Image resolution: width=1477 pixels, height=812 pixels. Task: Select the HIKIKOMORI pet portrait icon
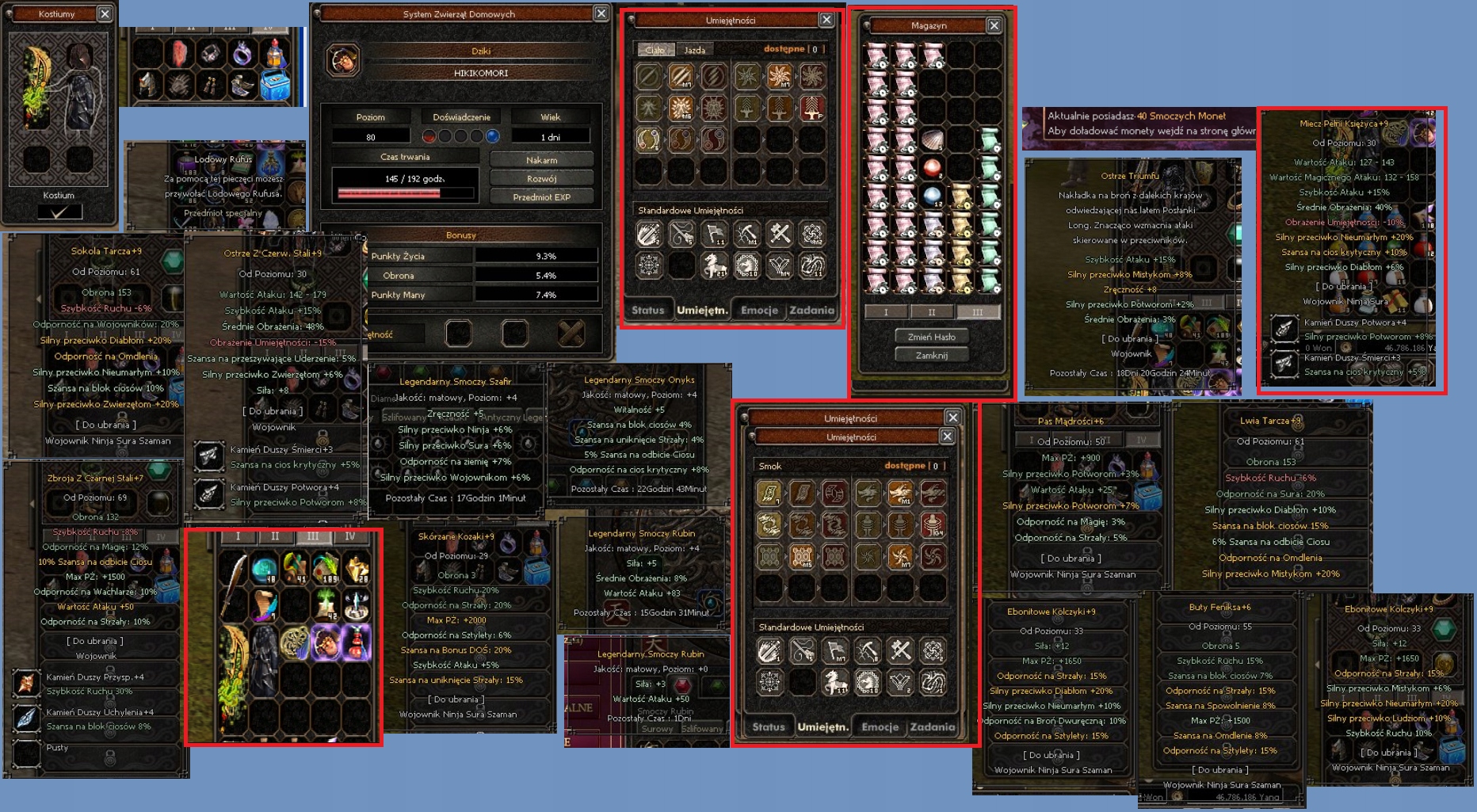[343, 60]
